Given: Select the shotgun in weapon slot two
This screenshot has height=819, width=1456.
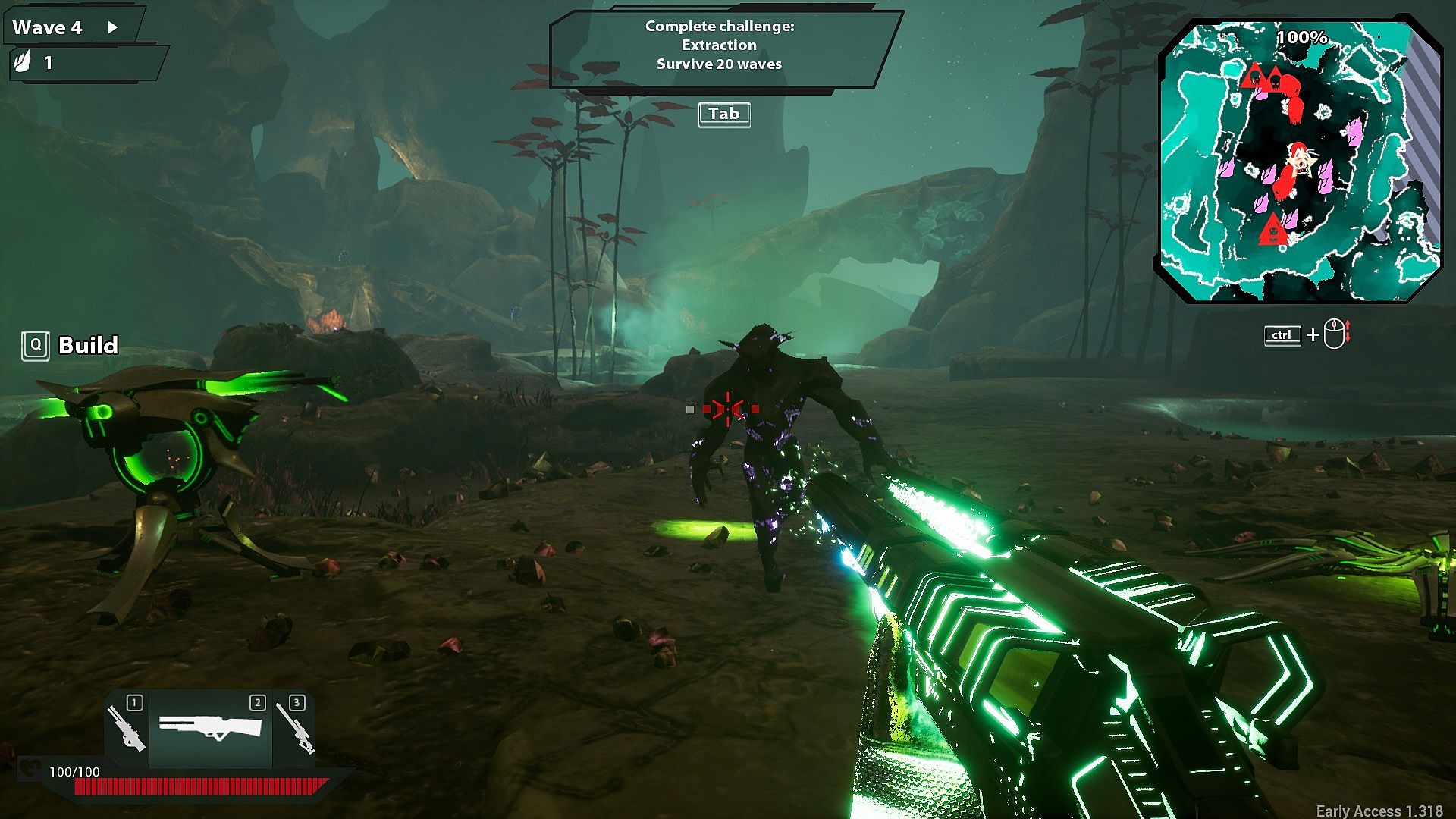Looking at the screenshot, I should pos(210,728).
